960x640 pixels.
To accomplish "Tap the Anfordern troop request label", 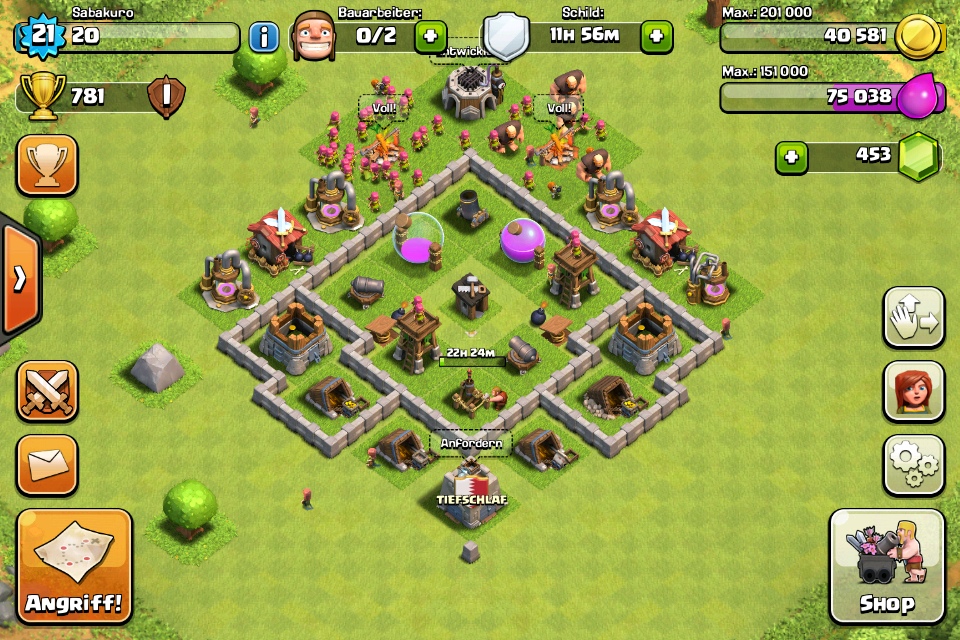I will 470,443.
